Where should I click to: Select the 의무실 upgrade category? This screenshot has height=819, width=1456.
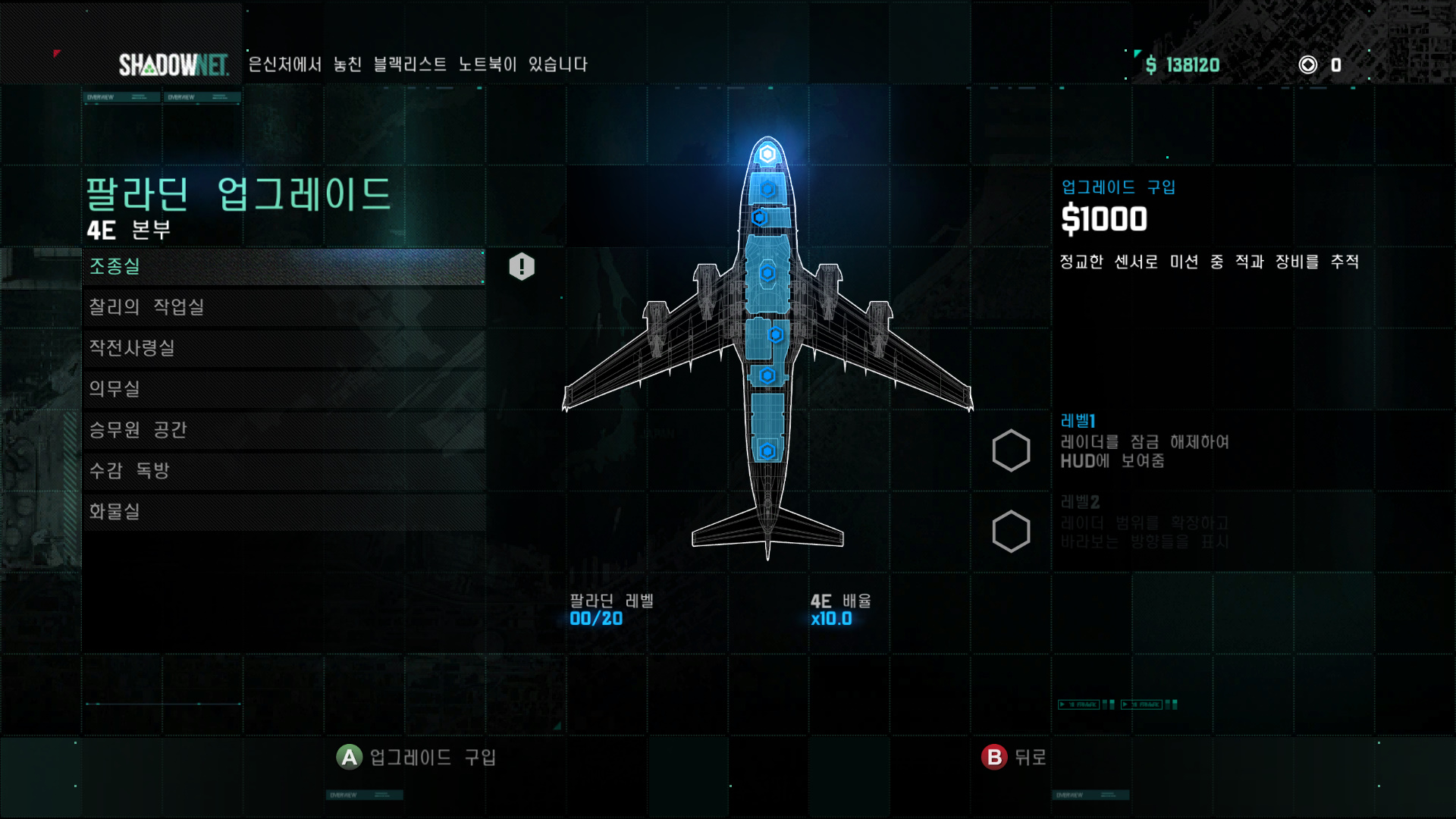(x=284, y=389)
